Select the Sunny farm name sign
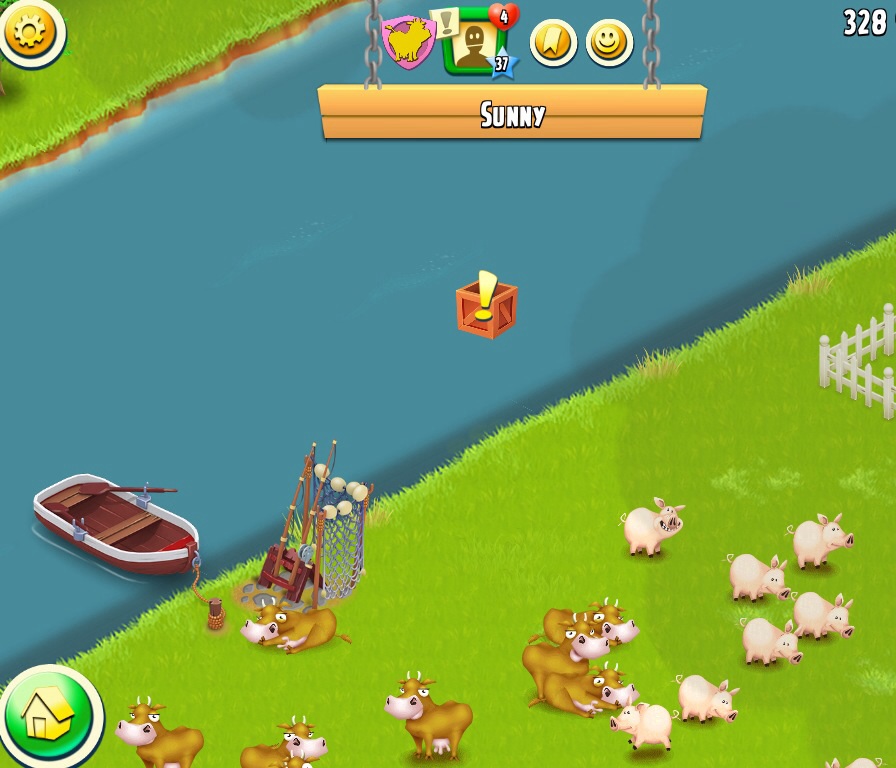This screenshot has width=896, height=768. tap(512, 113)
